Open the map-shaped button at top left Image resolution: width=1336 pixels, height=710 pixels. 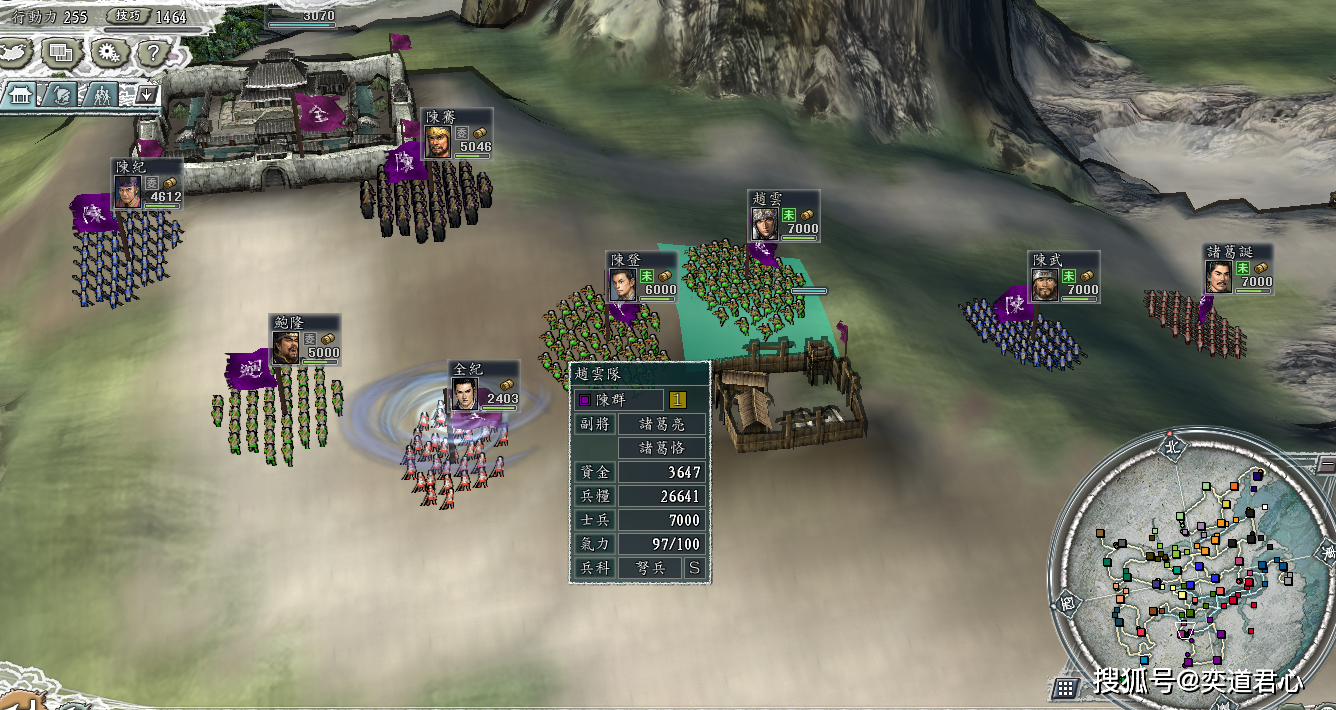click(14, 50)
